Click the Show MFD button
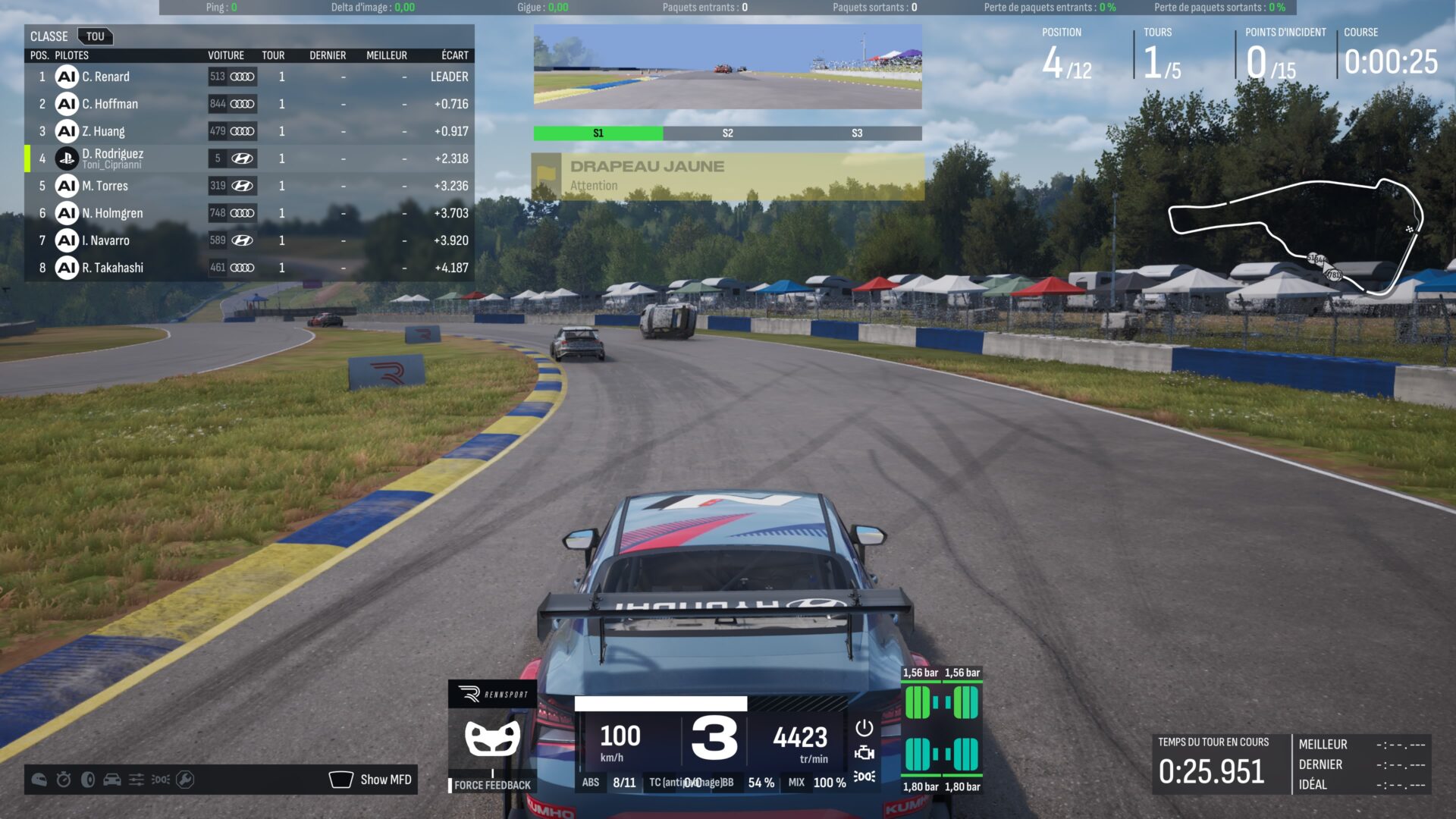The height and width of the screenshot is (819, 1456). 372,780
